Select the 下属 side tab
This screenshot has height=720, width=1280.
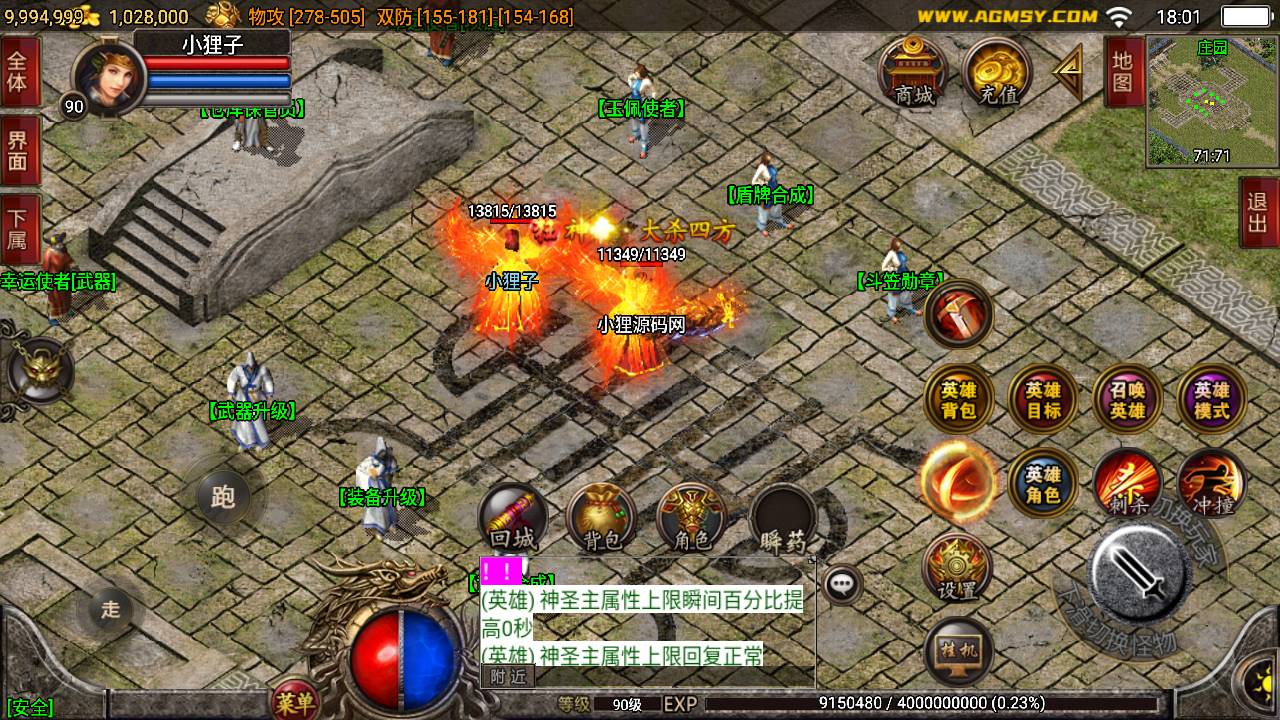(x=18, y=230)
